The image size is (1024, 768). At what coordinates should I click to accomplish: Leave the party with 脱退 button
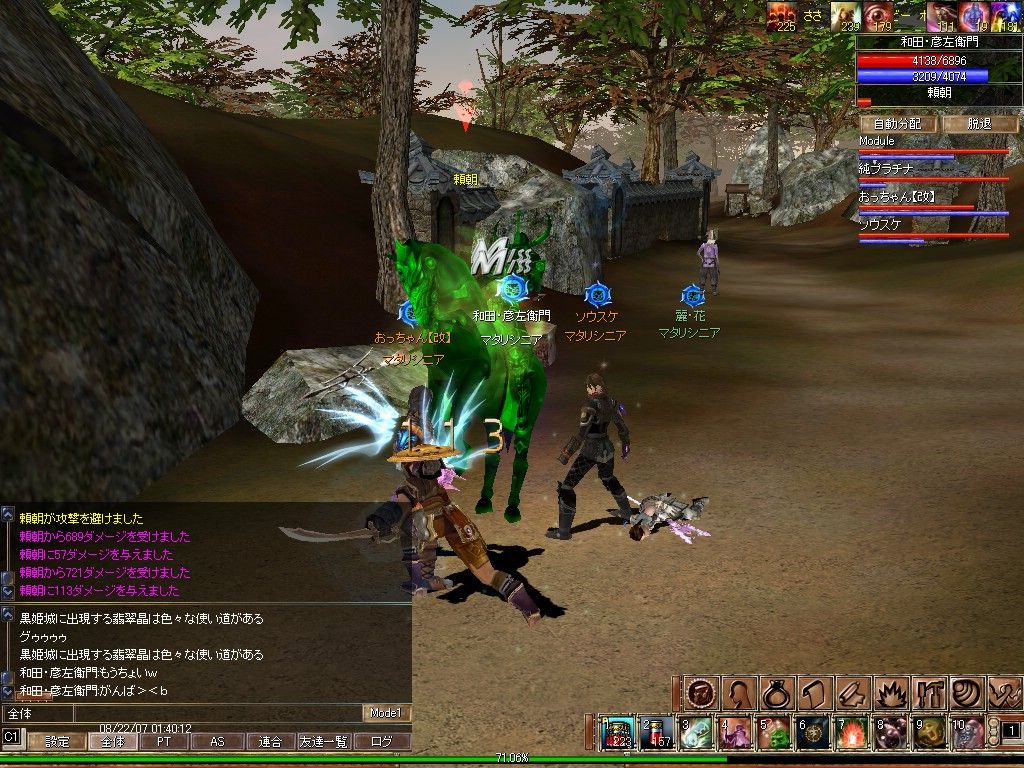pos(978,124)
